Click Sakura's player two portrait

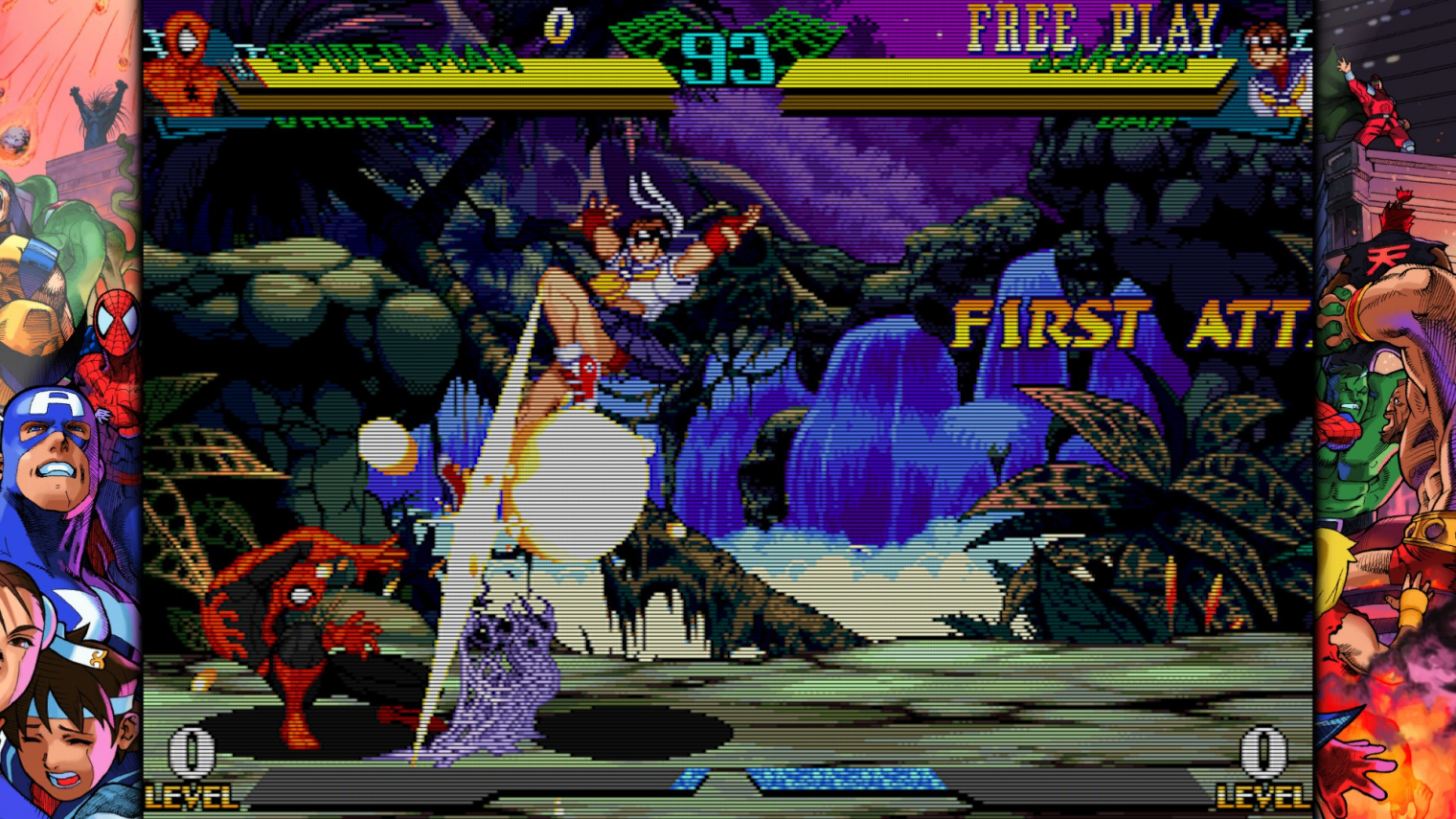tap(1277, 70)
